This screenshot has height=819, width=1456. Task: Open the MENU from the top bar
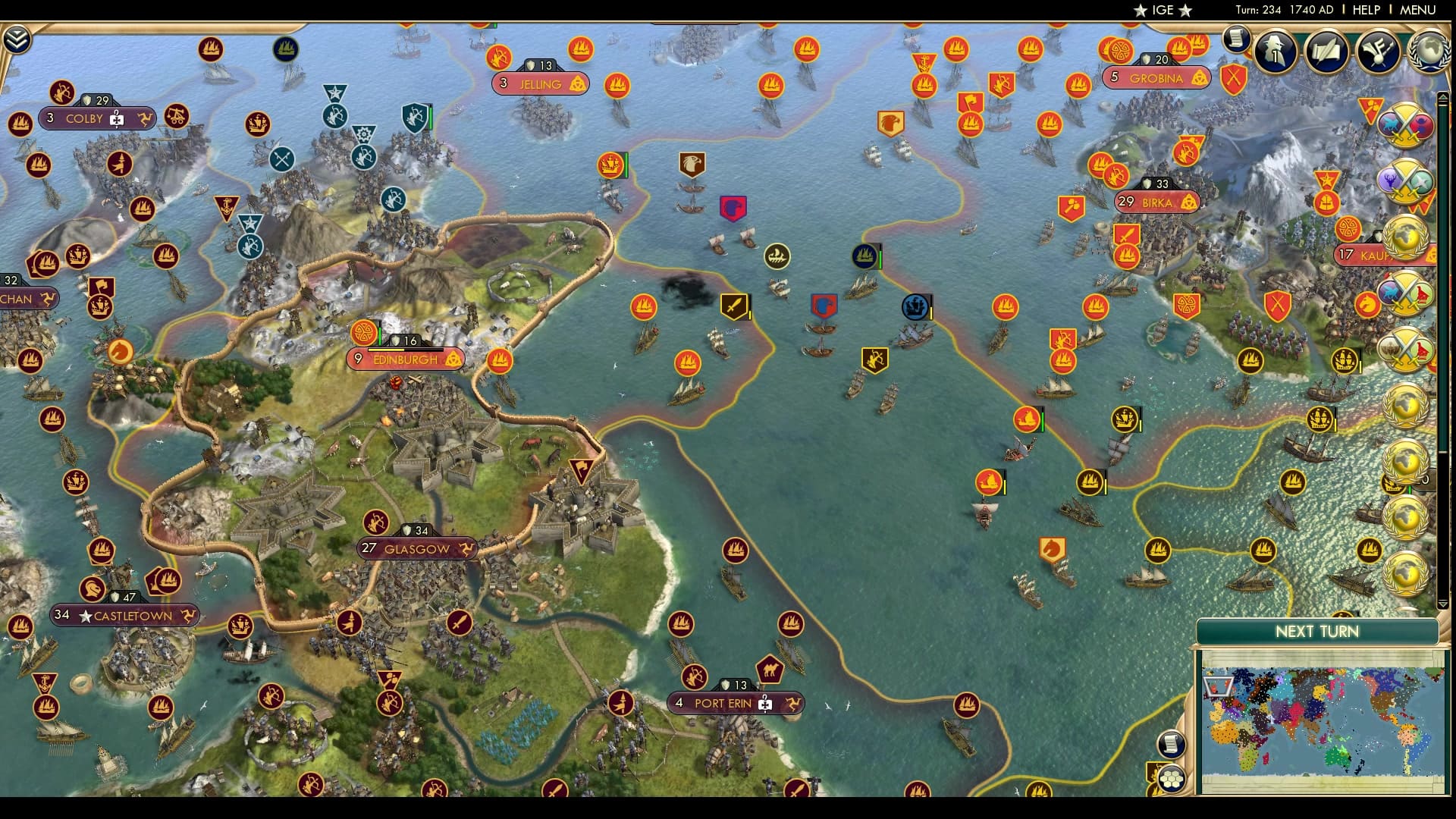pyautogui.click(x=1419, y=11)
